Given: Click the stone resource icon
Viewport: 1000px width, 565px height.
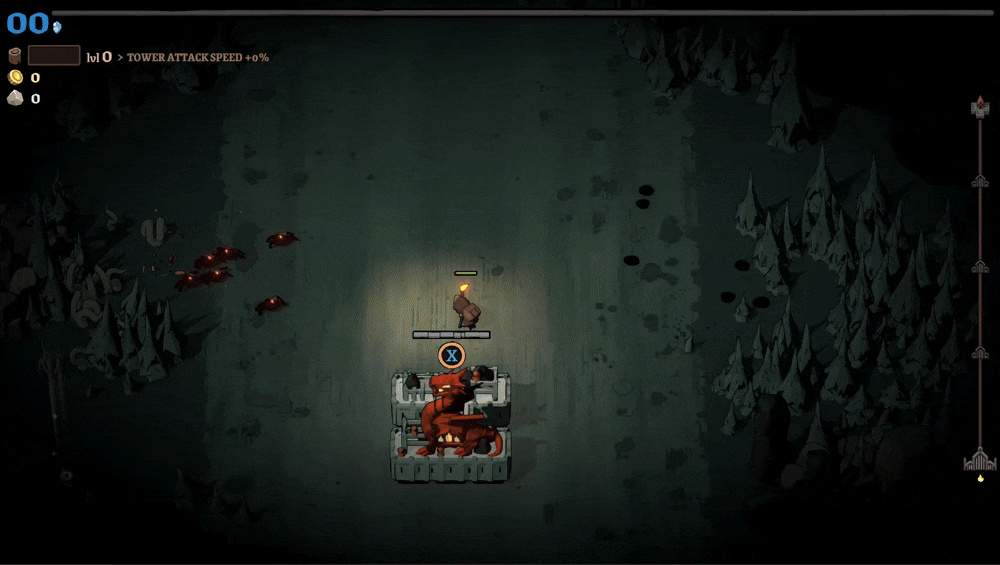Looking at the screenshot, I should pos(15,98).
